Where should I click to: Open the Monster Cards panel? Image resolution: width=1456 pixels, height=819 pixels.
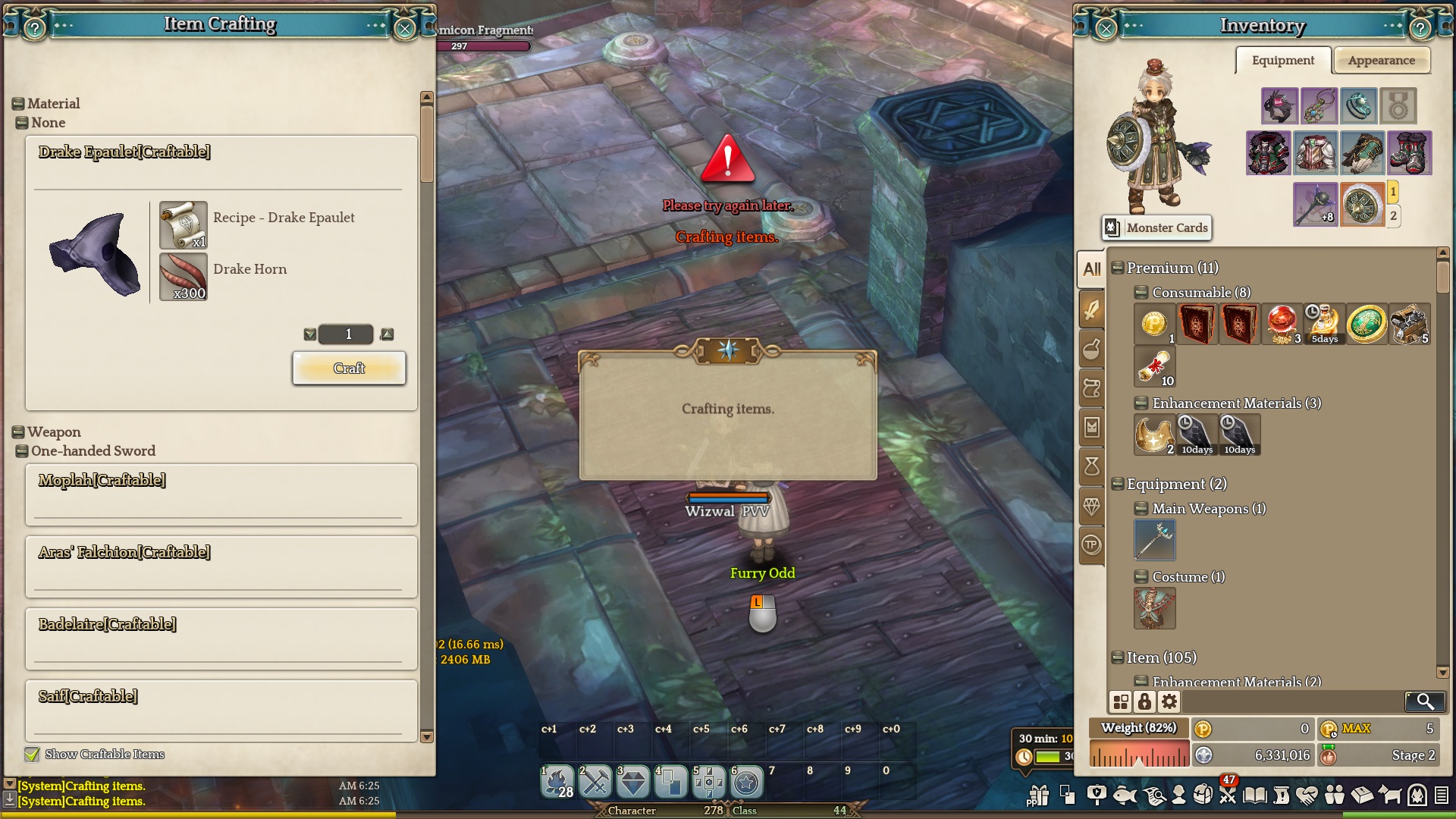(x=1156, y=227)
